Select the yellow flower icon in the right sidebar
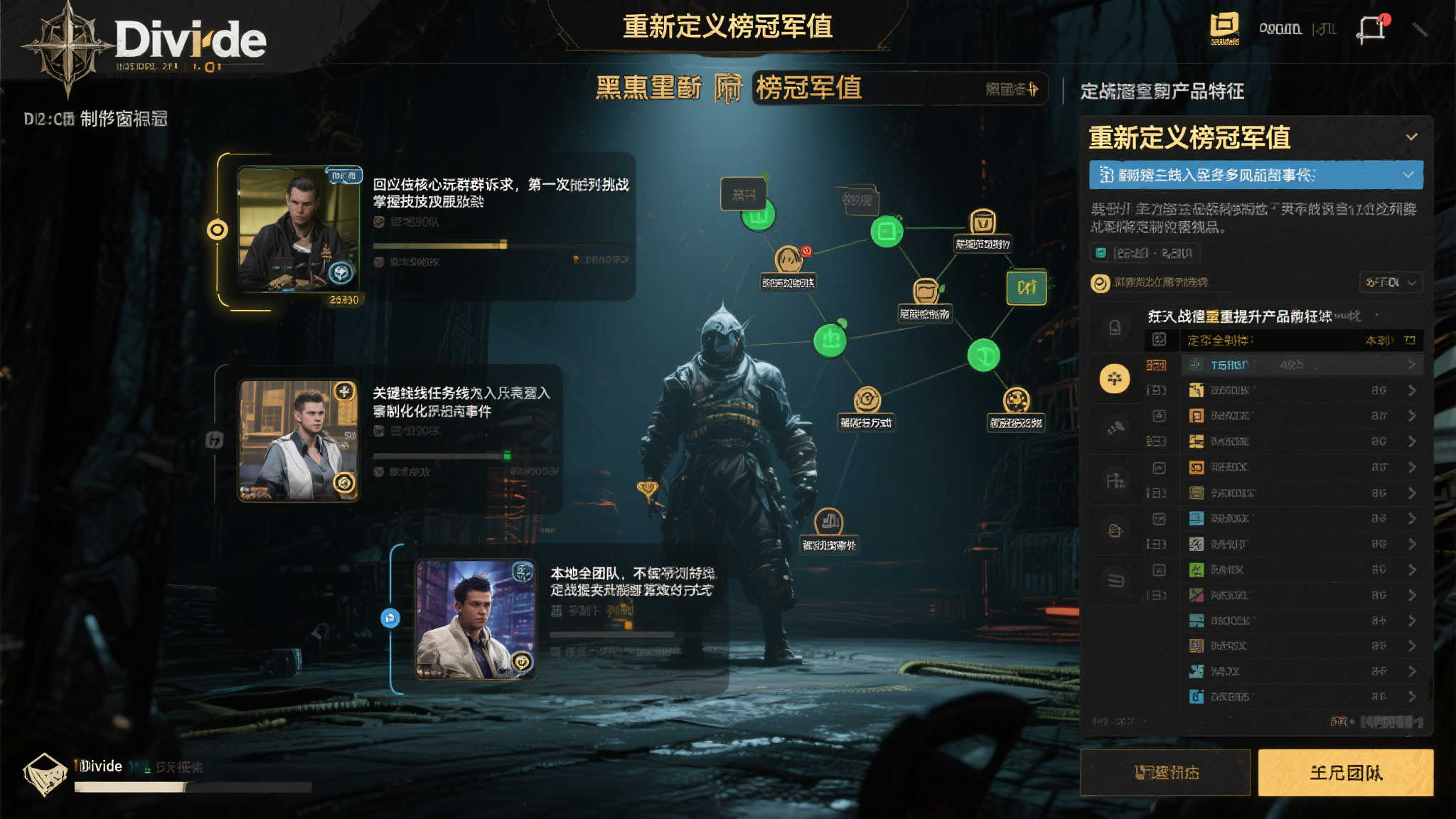This screenshot has height=819, width=1456. tap(1114, 379)
